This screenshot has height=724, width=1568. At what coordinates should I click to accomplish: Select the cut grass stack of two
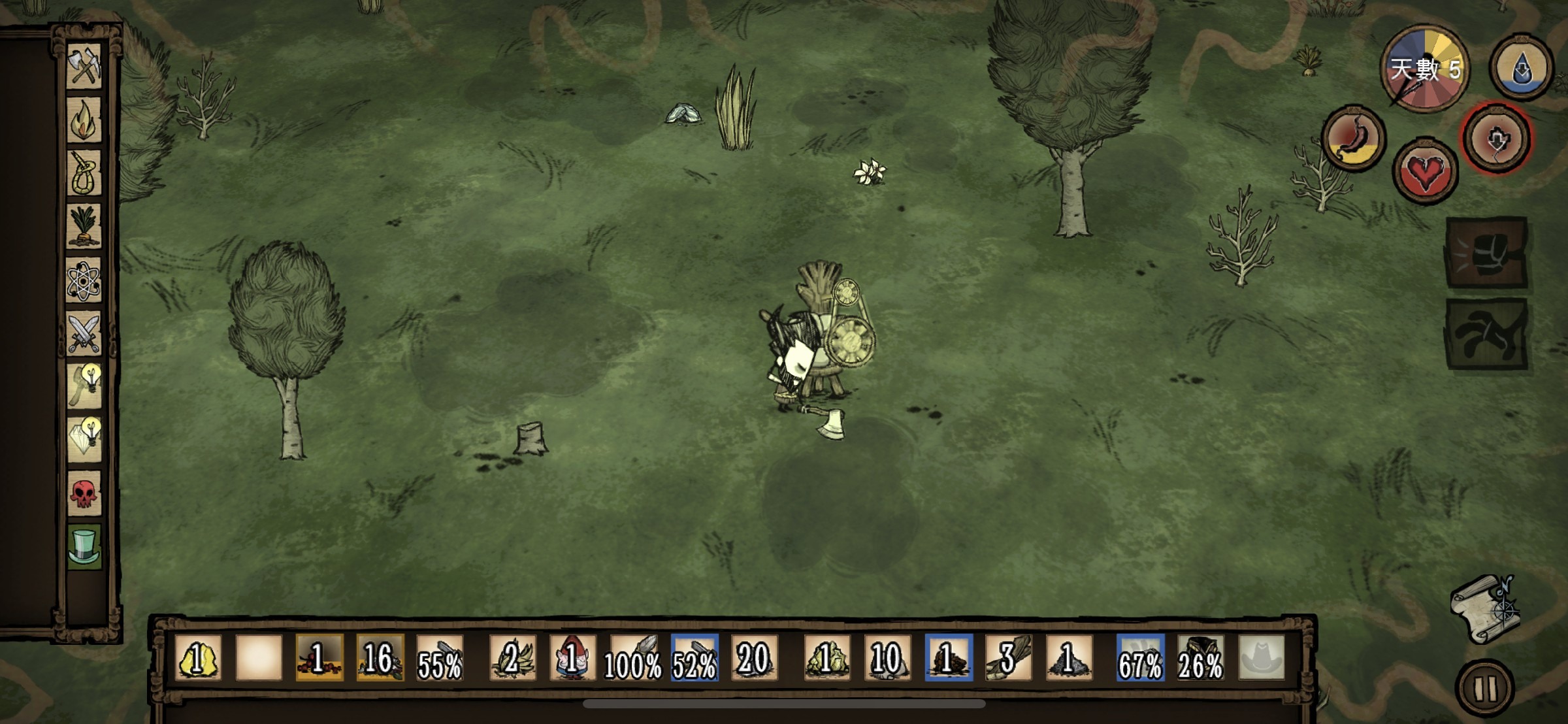512,657
